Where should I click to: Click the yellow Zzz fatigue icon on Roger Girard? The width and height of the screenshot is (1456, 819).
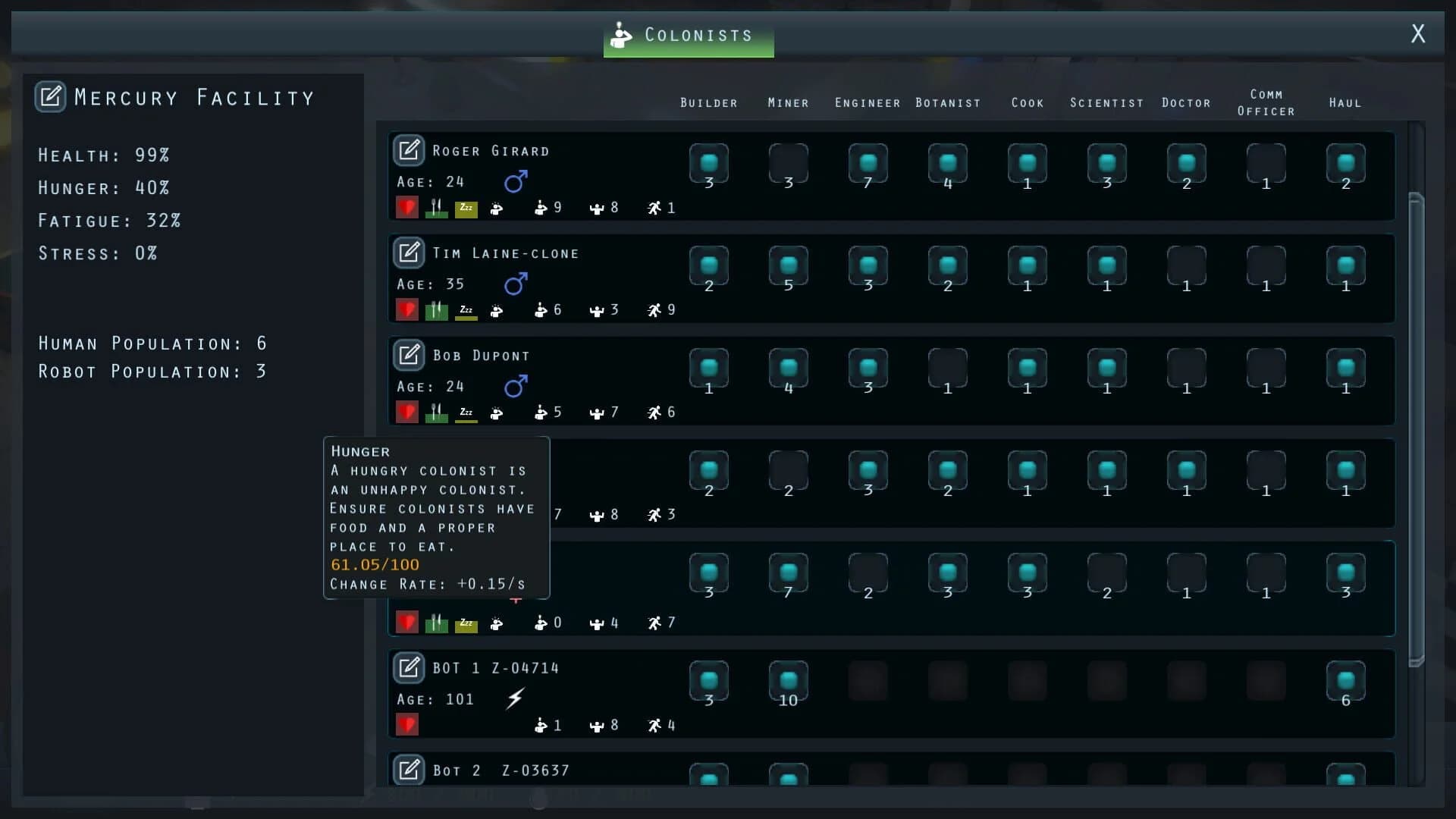click(467, 208)
